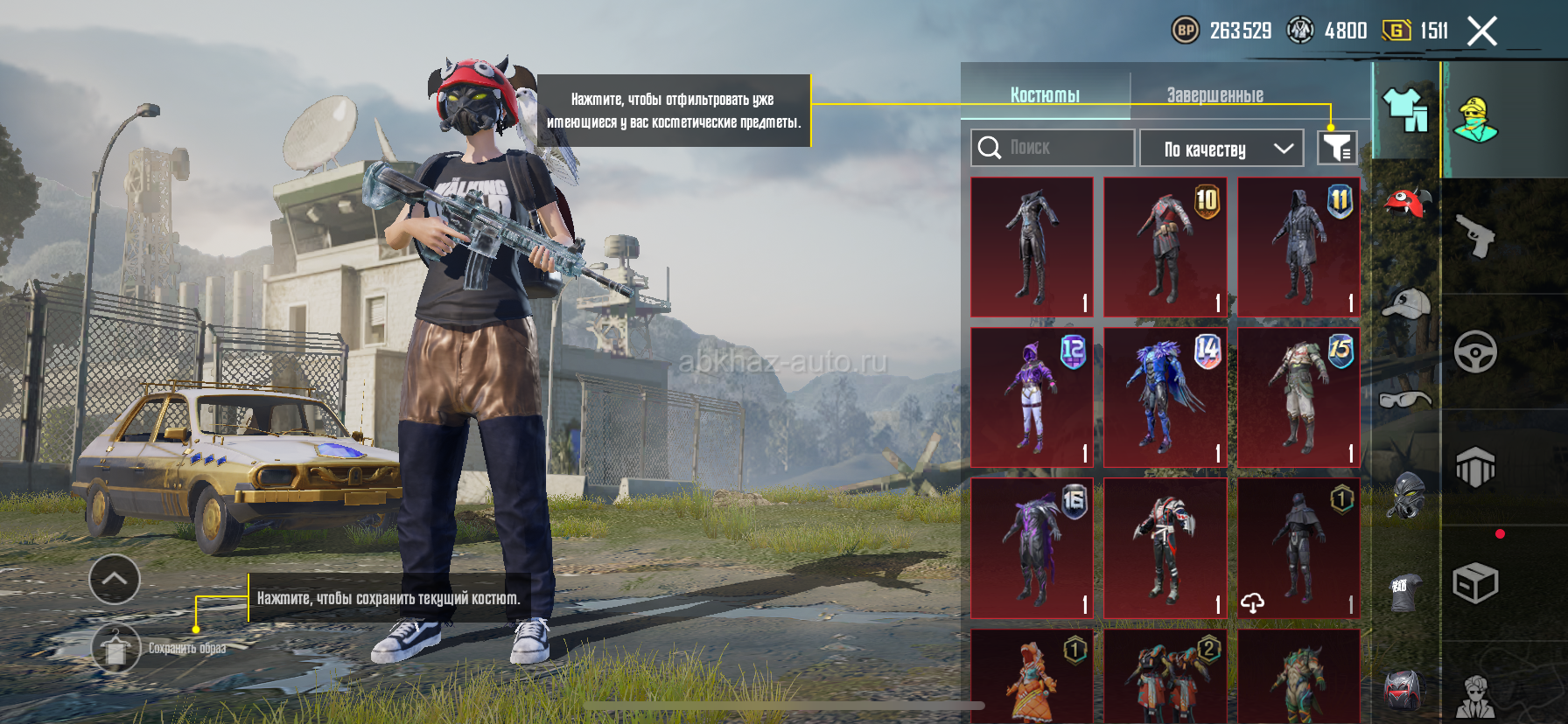This screenshot has height=724, width=1568.
Task: Select the sunglasses equipment slot
Action: coord(1405,400)
